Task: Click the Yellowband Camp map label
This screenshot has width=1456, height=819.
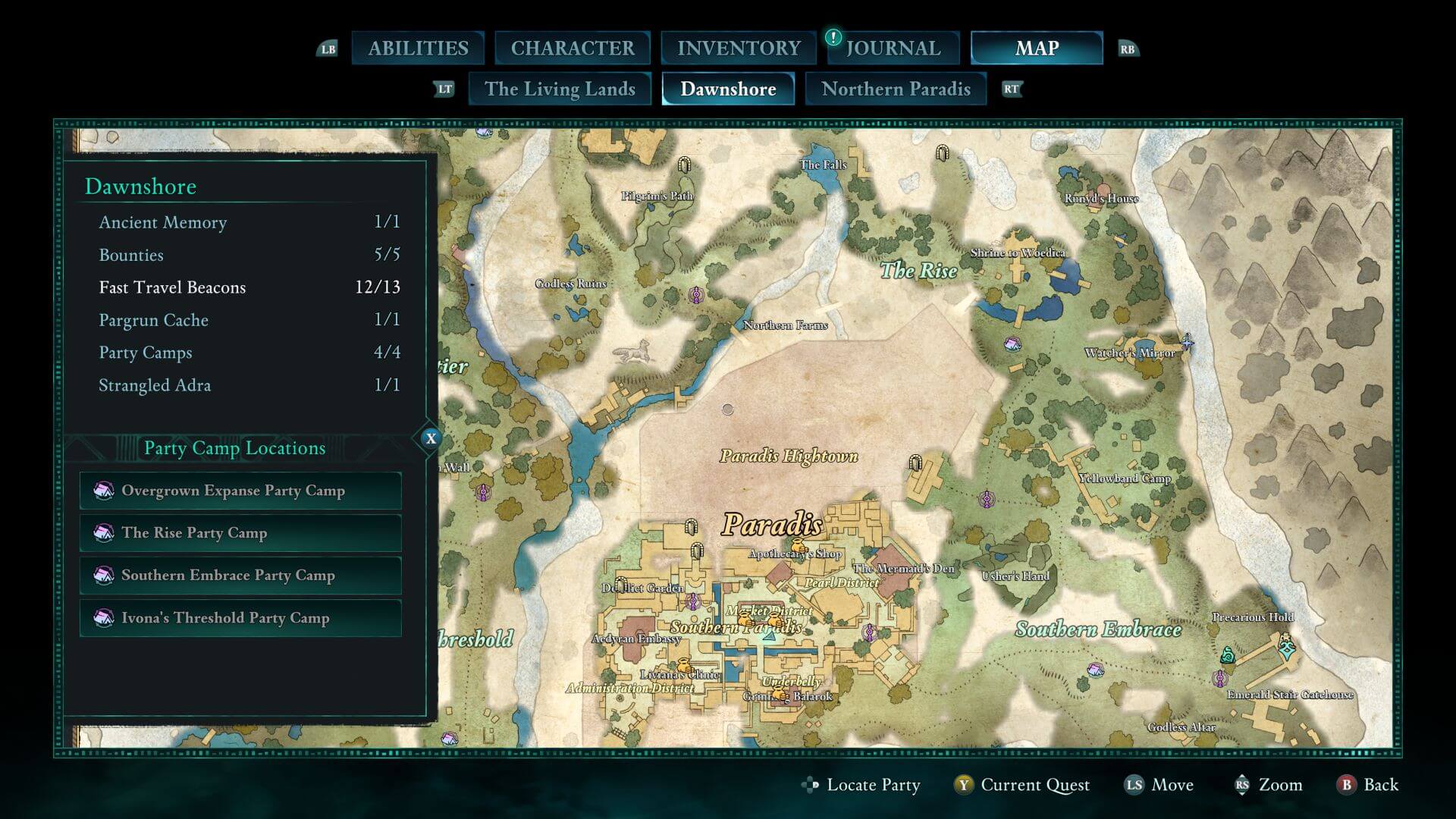Action: click(1125, 479)
